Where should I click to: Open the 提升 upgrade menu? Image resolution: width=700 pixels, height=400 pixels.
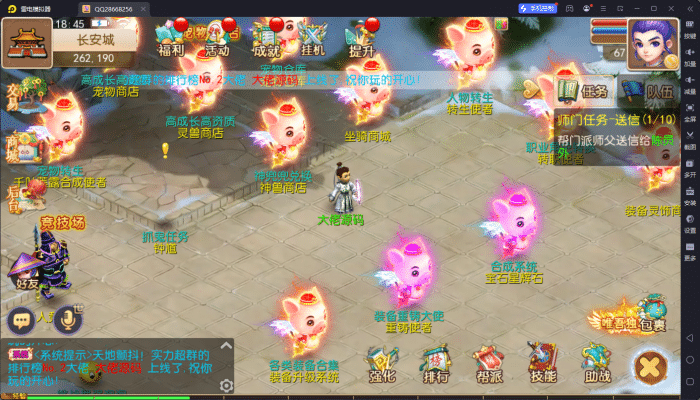[x=360, y=38]
